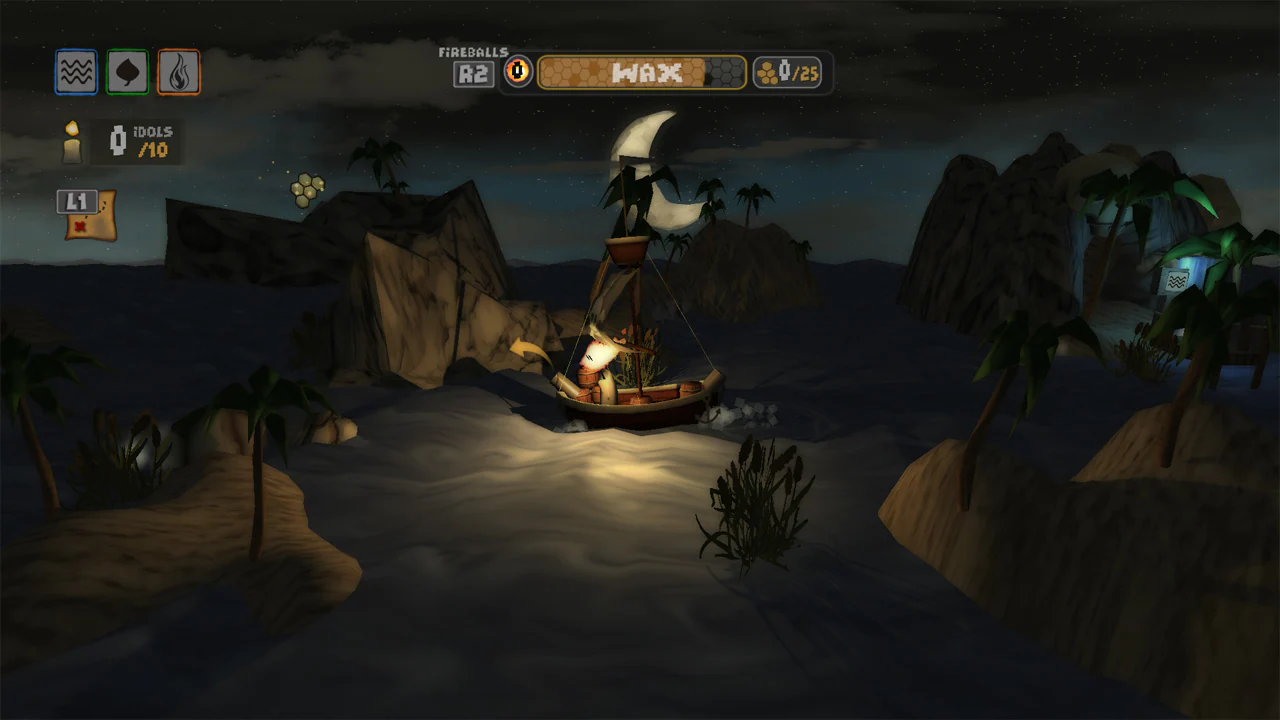Image resolution: width=1280 pixels, height=720 pixels.
Task: Click the fireball ammo icon beside R2
Action: (519, 71)
